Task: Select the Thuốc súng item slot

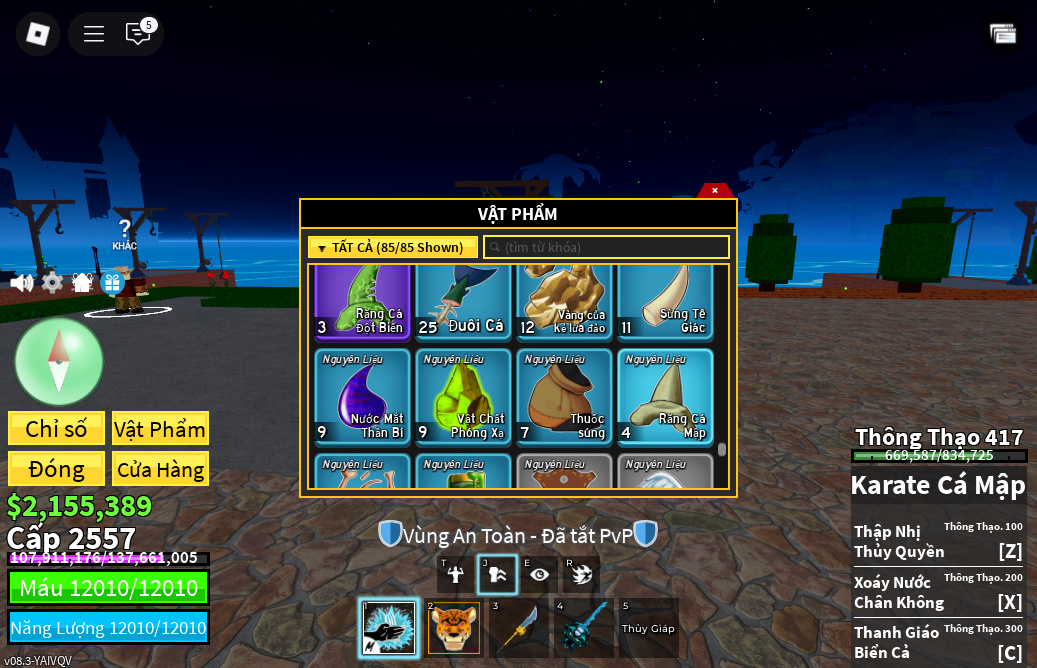Action: 564,396
